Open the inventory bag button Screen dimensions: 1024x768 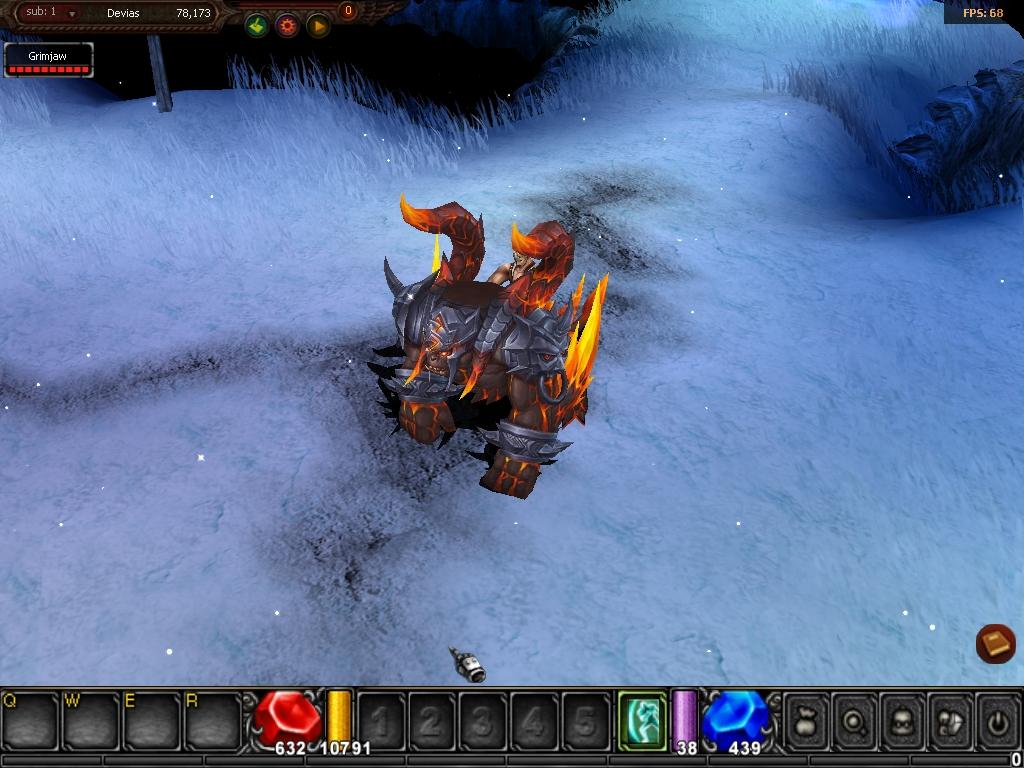tap(807, 718)
